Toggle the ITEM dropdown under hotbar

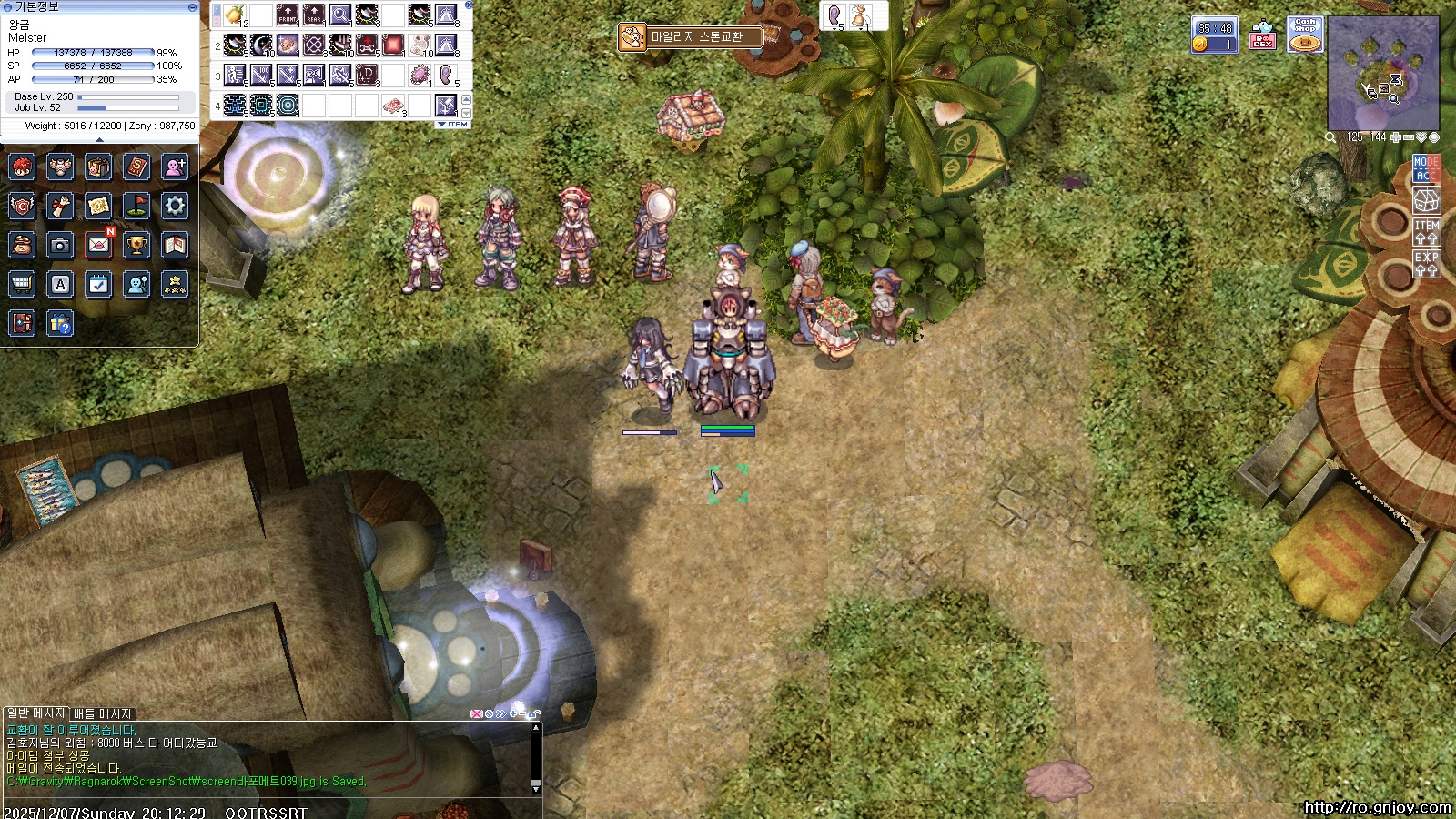click(x=453, y=125)
